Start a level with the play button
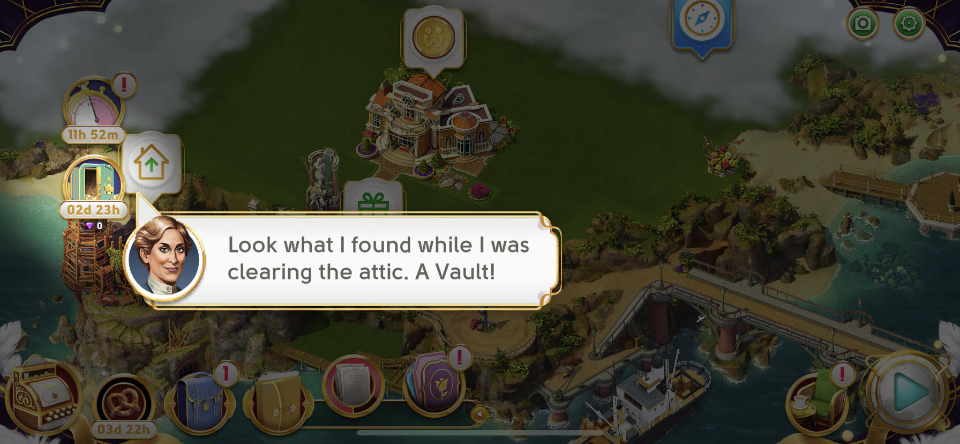 point(907,393)
